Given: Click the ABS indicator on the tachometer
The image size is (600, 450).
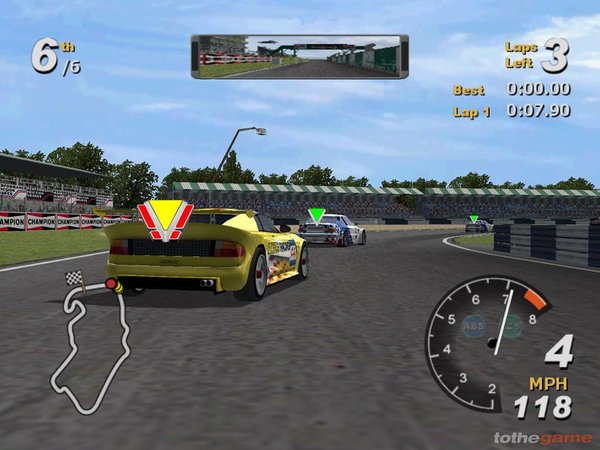Looking at the screenshot, I should point(472,324).
